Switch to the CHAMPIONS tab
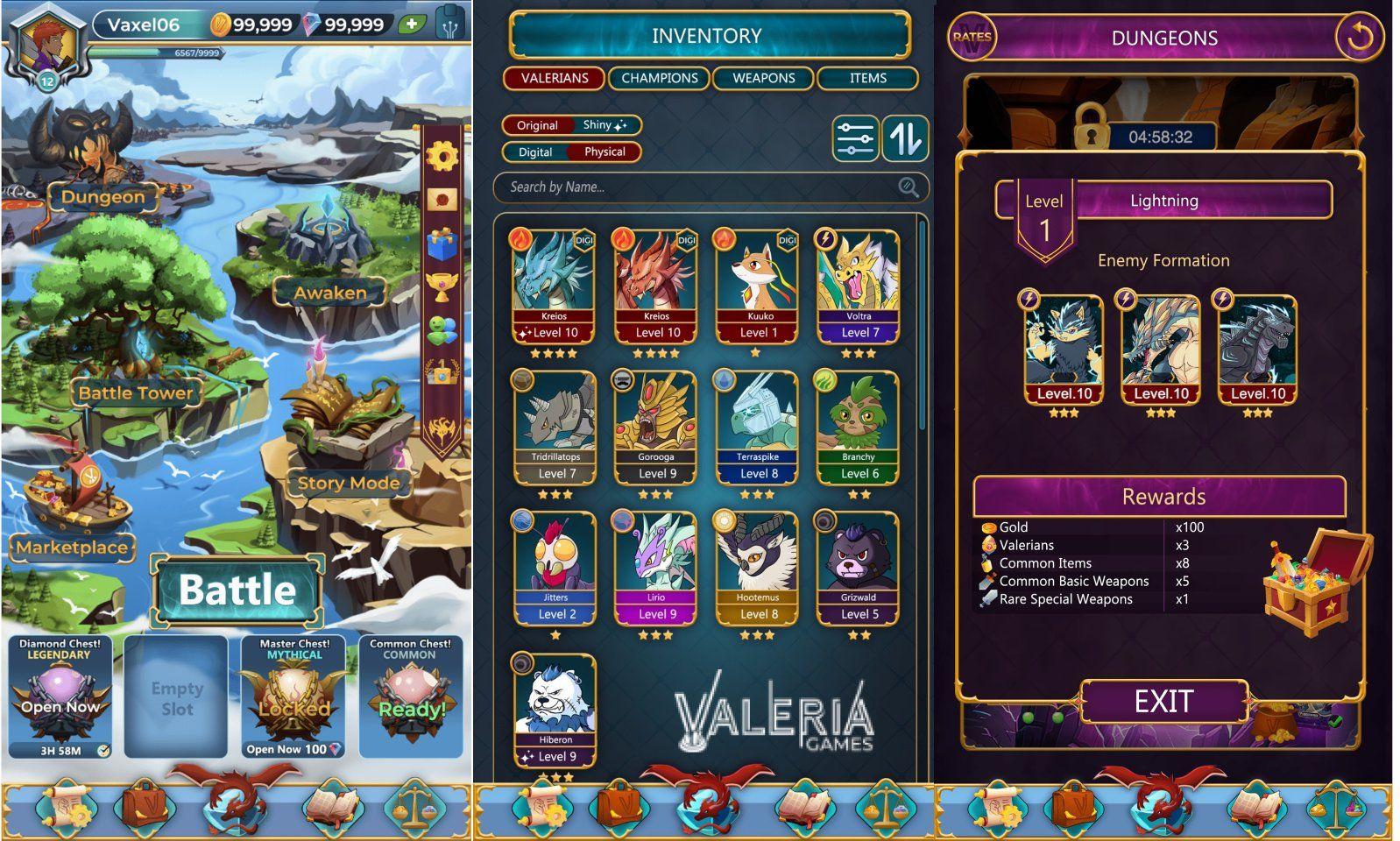The image size is (1400, 841). [x=660, y=79]
